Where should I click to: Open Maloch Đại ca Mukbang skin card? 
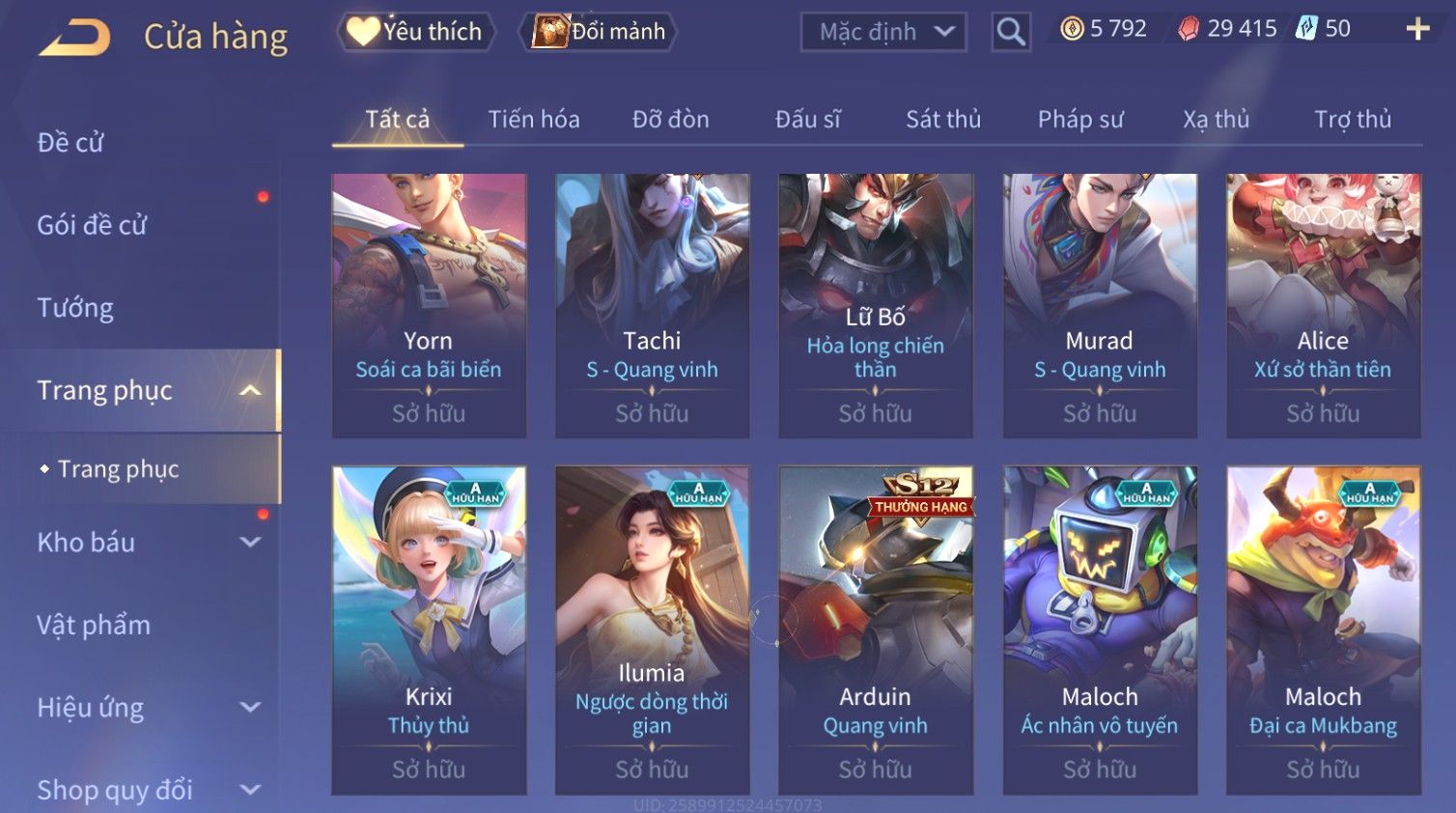pyautogui.click(x=1323, y=630)
